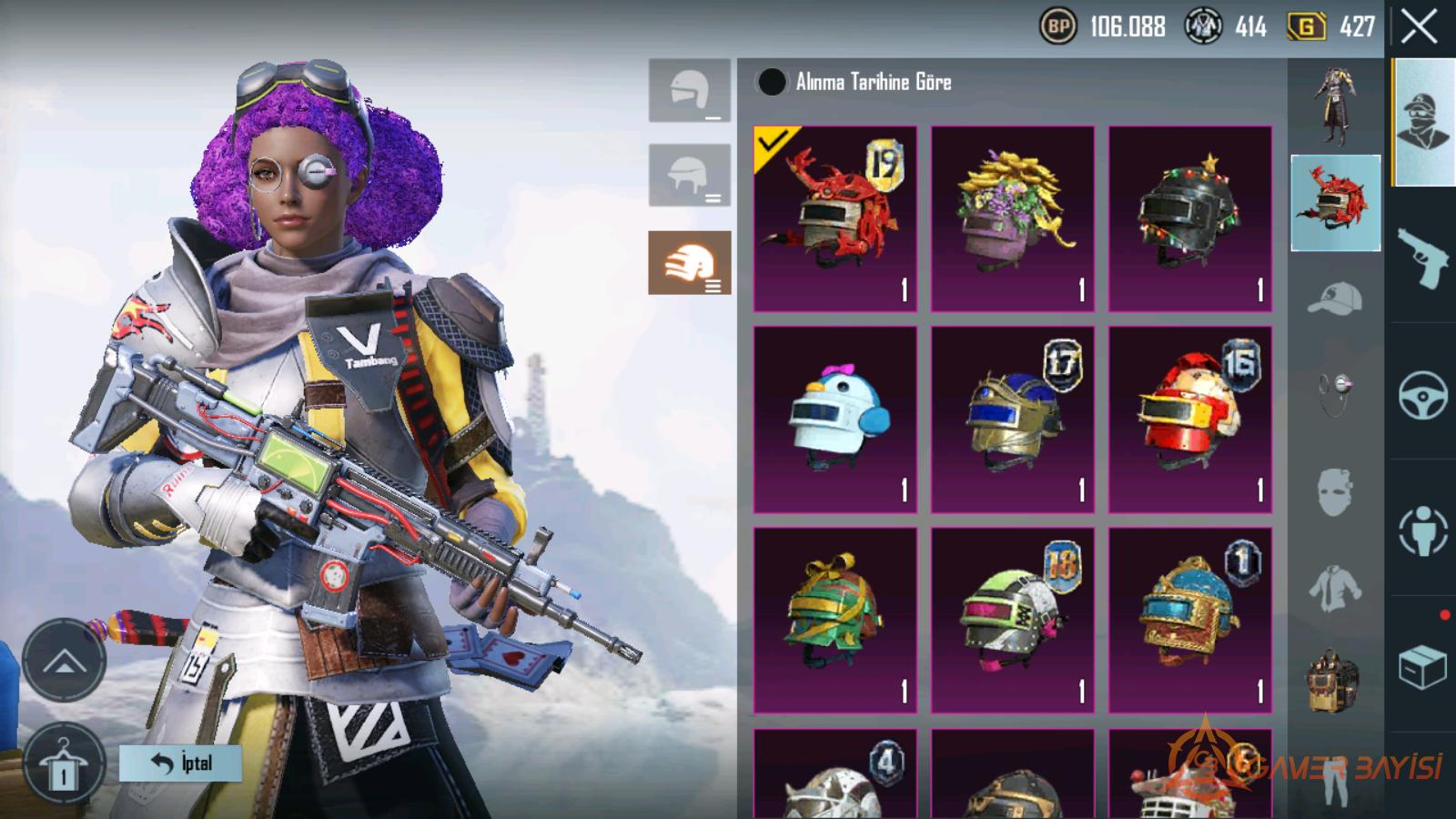Toggle the Alınma Tarihine Göre sort option
The image size is (1456, 819).
coord(772,82)
